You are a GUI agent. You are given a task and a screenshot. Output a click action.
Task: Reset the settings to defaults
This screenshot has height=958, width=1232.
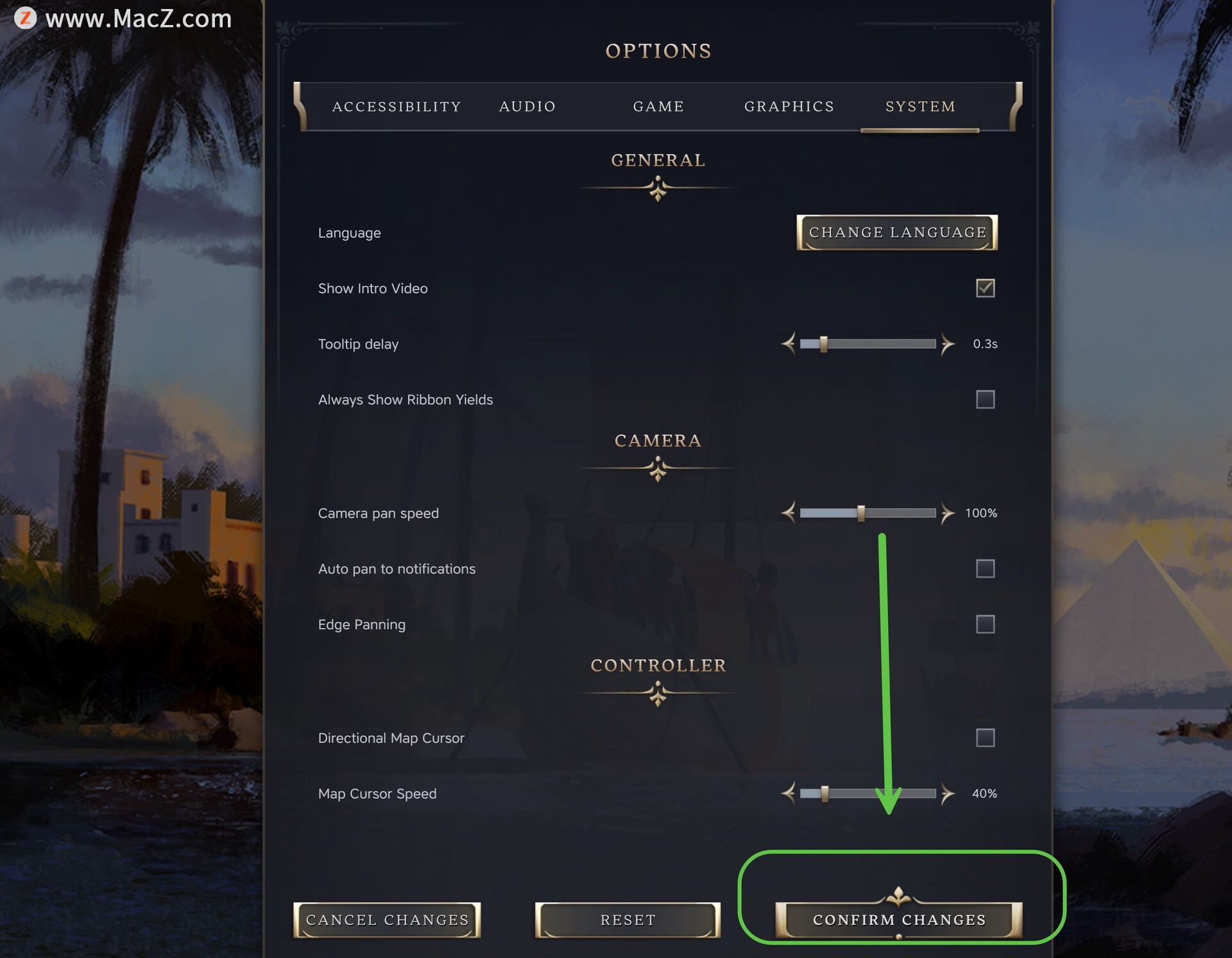(628, 920)
